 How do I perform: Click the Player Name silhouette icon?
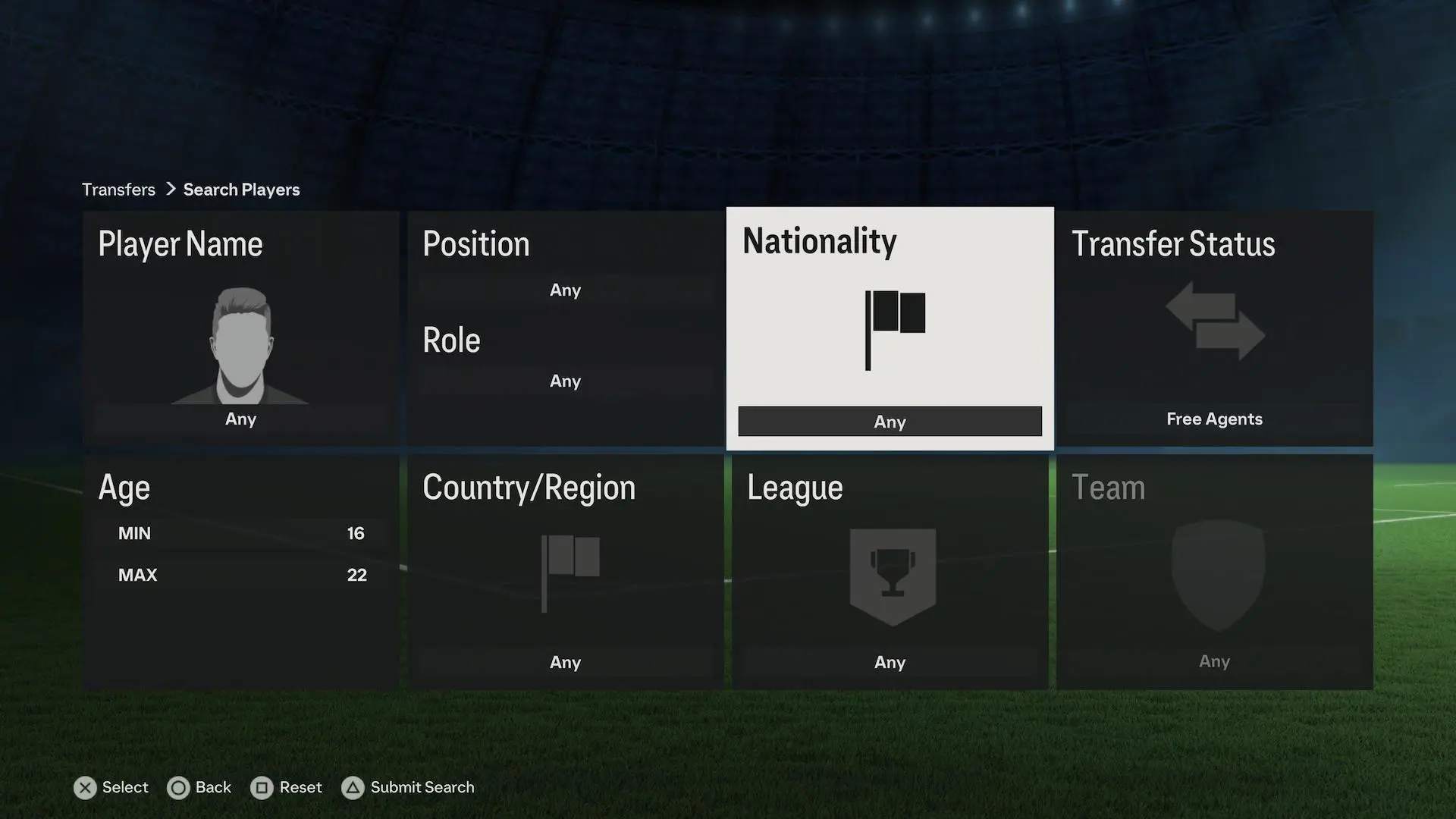click(x=240, y=345)
